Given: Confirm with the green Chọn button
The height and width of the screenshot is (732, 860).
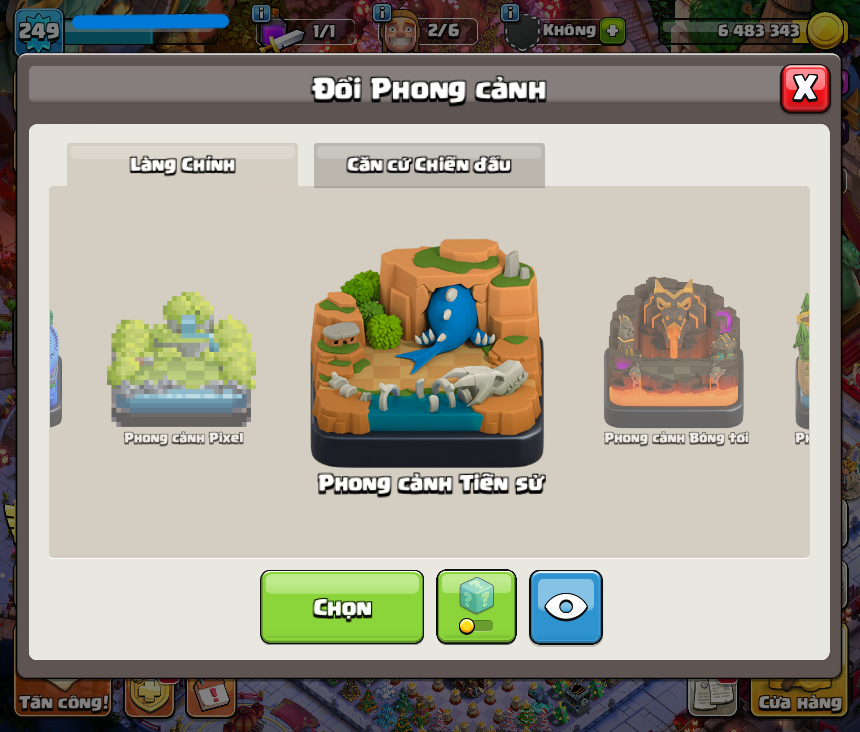Looking at the screenshot, I should pos(342,607).
